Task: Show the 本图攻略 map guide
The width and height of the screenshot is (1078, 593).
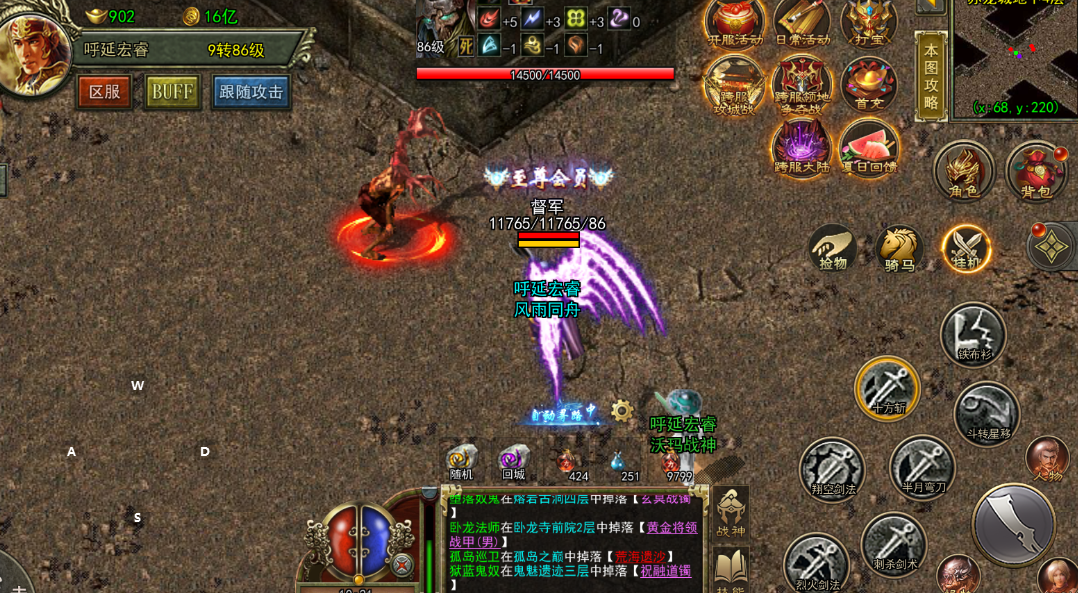Action: click(x=931, y=75)
